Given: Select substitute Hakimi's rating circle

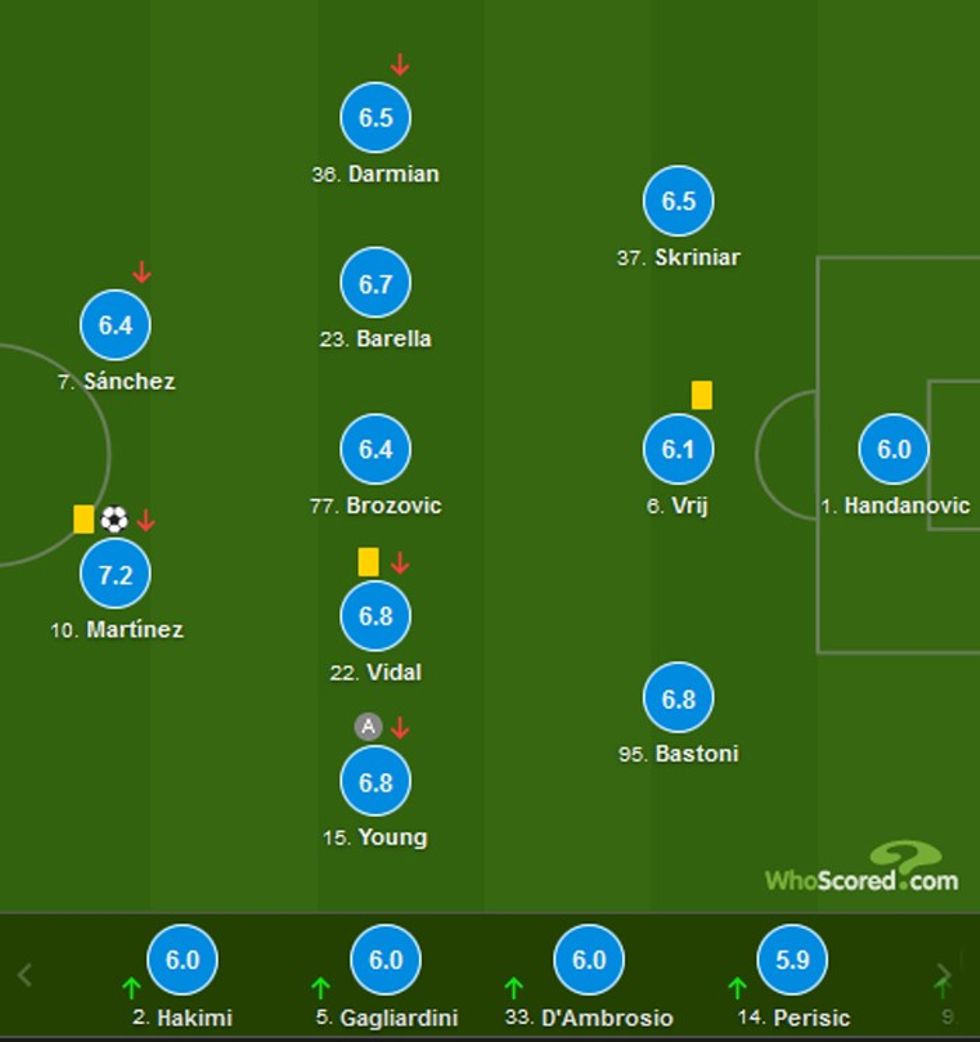Looking at the screenshot, I should click(x=182, y=960).
